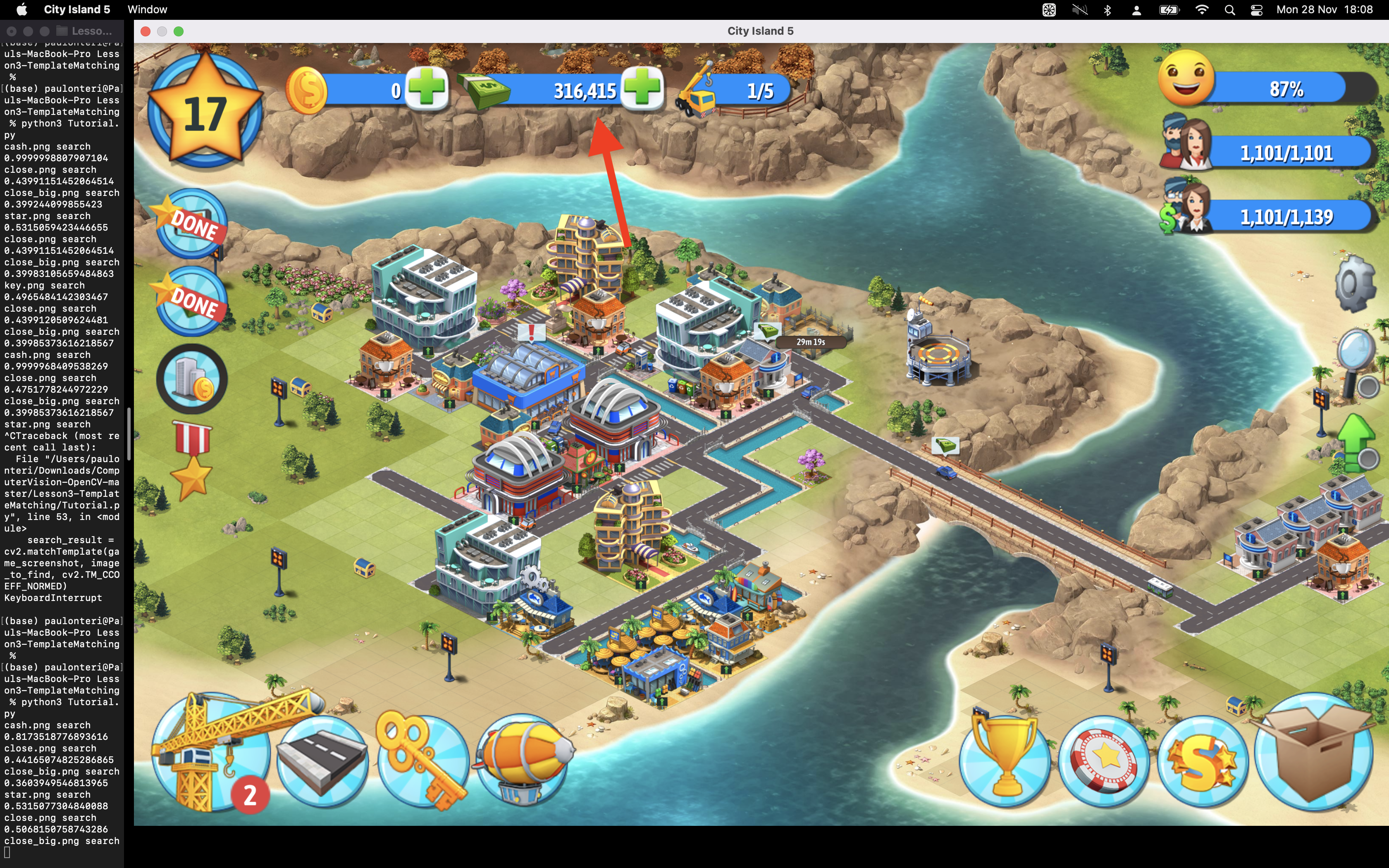Collect the upper DONE quest reward
Viewport: 1389px width, 868px height.
[x=192, y=224]
